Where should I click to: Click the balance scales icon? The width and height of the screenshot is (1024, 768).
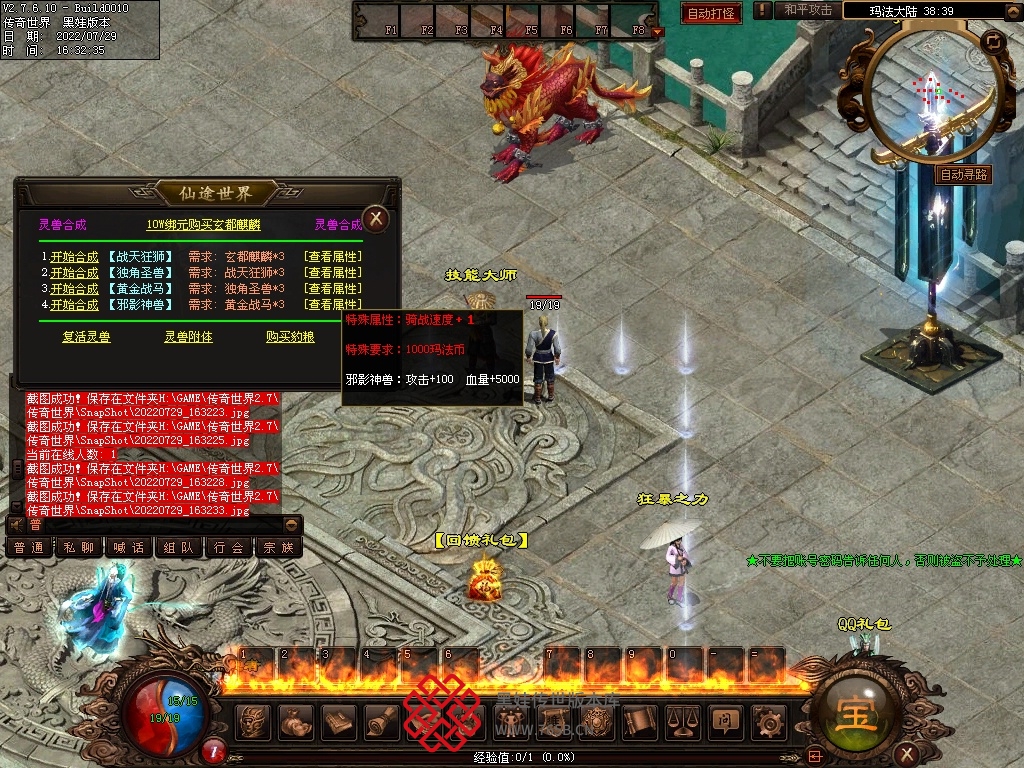tap(683, 720)
